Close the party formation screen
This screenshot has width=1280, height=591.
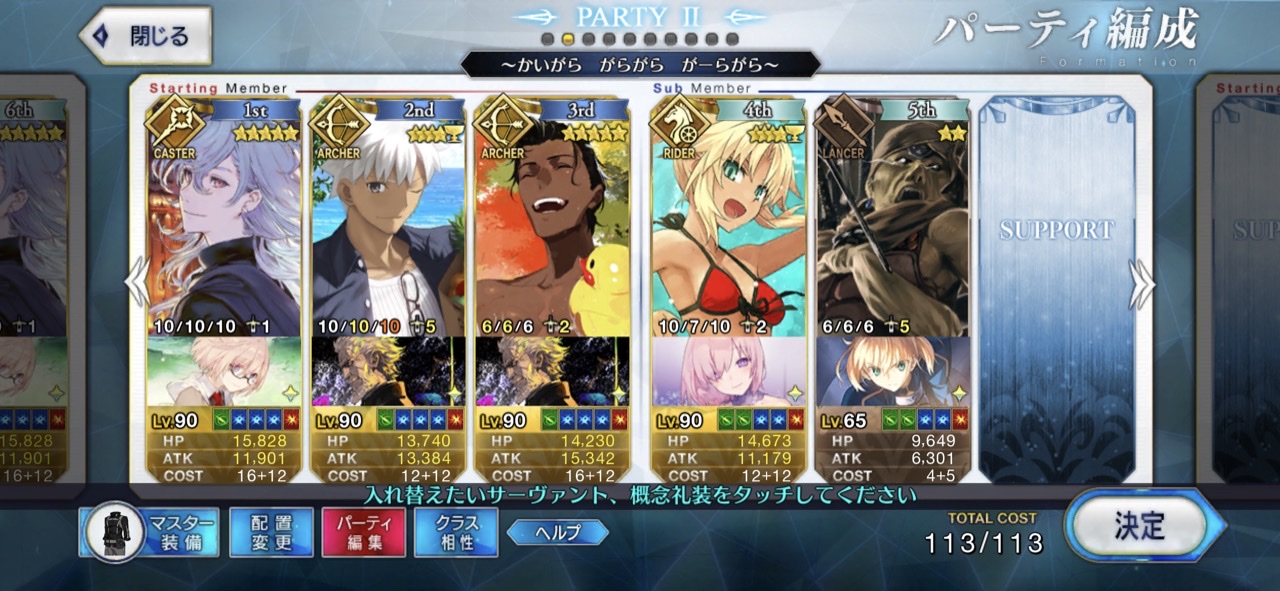coord(145,36)
